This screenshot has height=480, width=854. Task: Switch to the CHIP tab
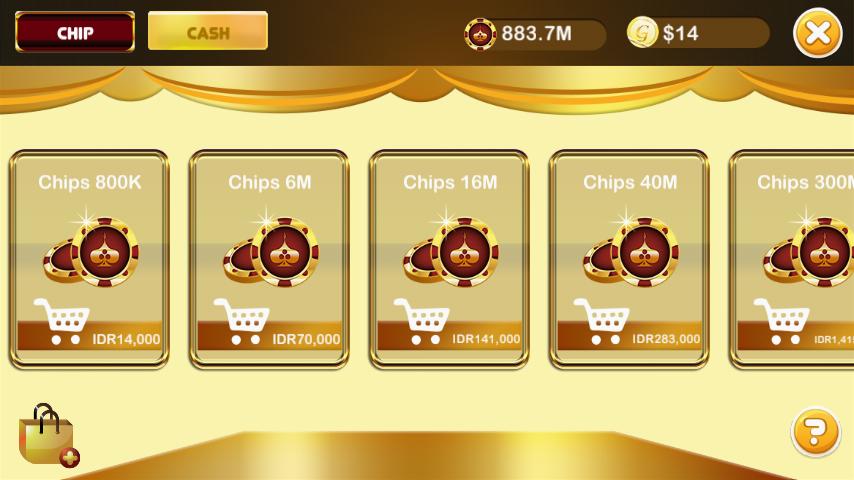tap(75, 32)
